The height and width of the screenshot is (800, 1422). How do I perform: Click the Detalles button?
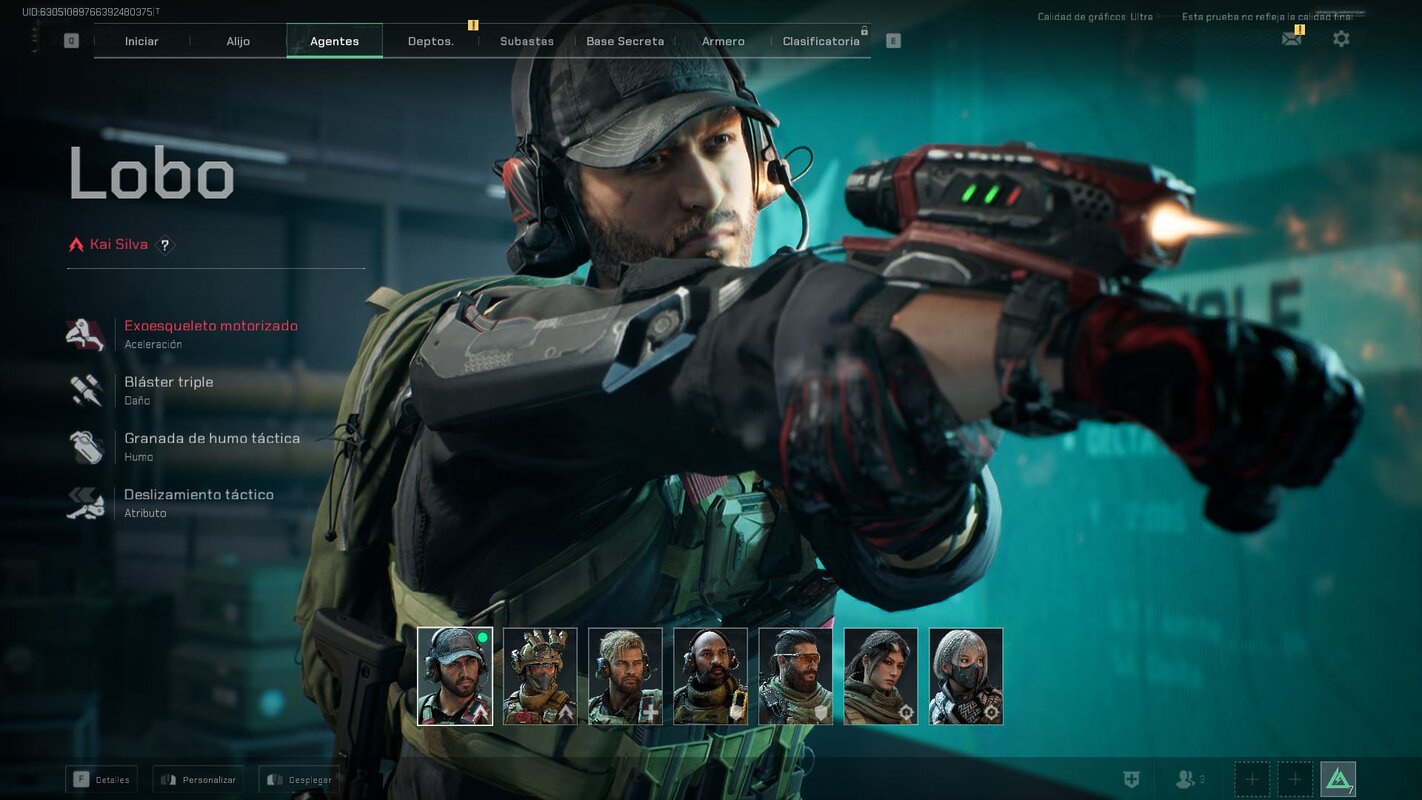click(101, 779)
